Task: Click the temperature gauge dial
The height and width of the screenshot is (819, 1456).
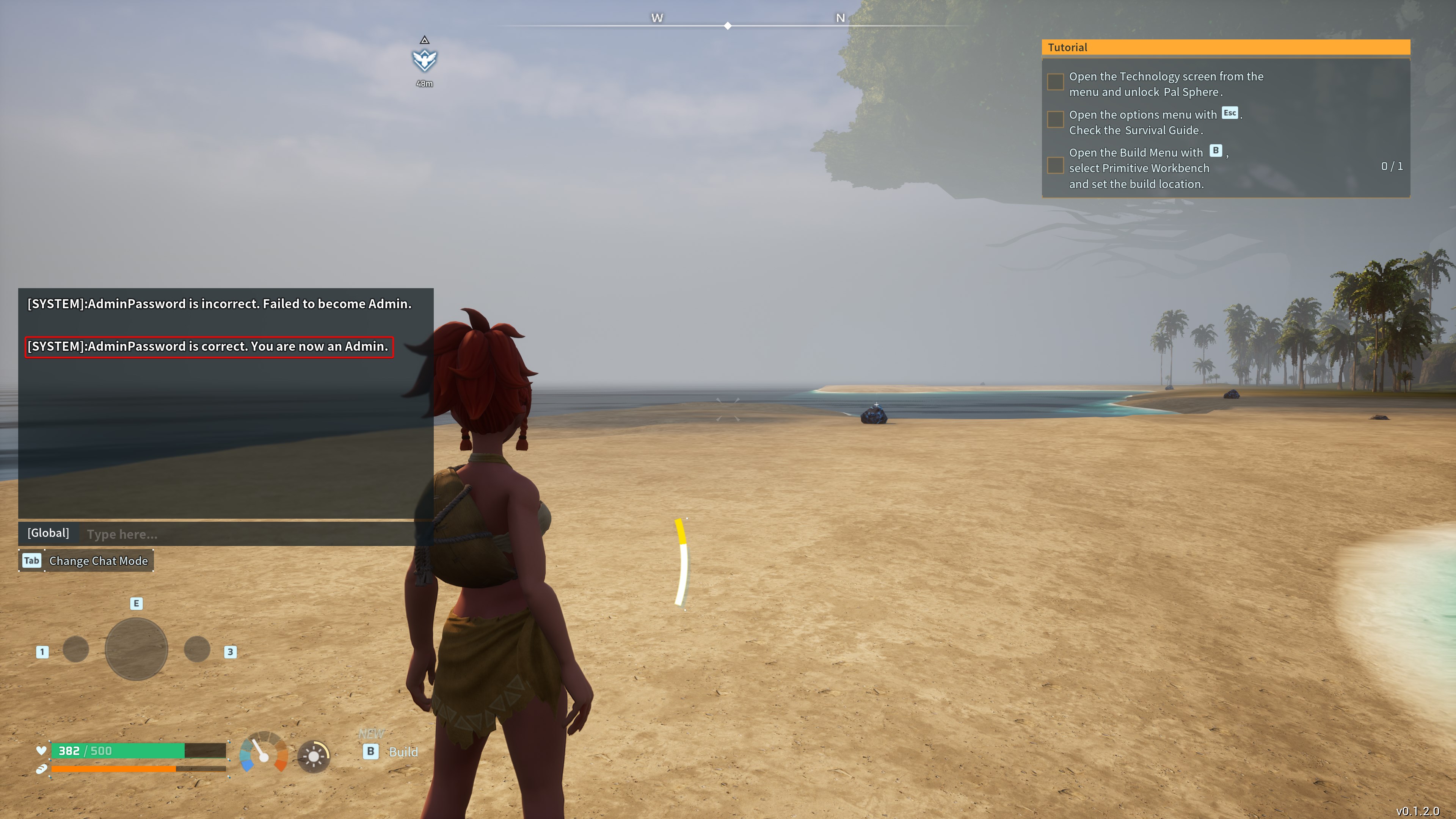Action: click(264, 752)
